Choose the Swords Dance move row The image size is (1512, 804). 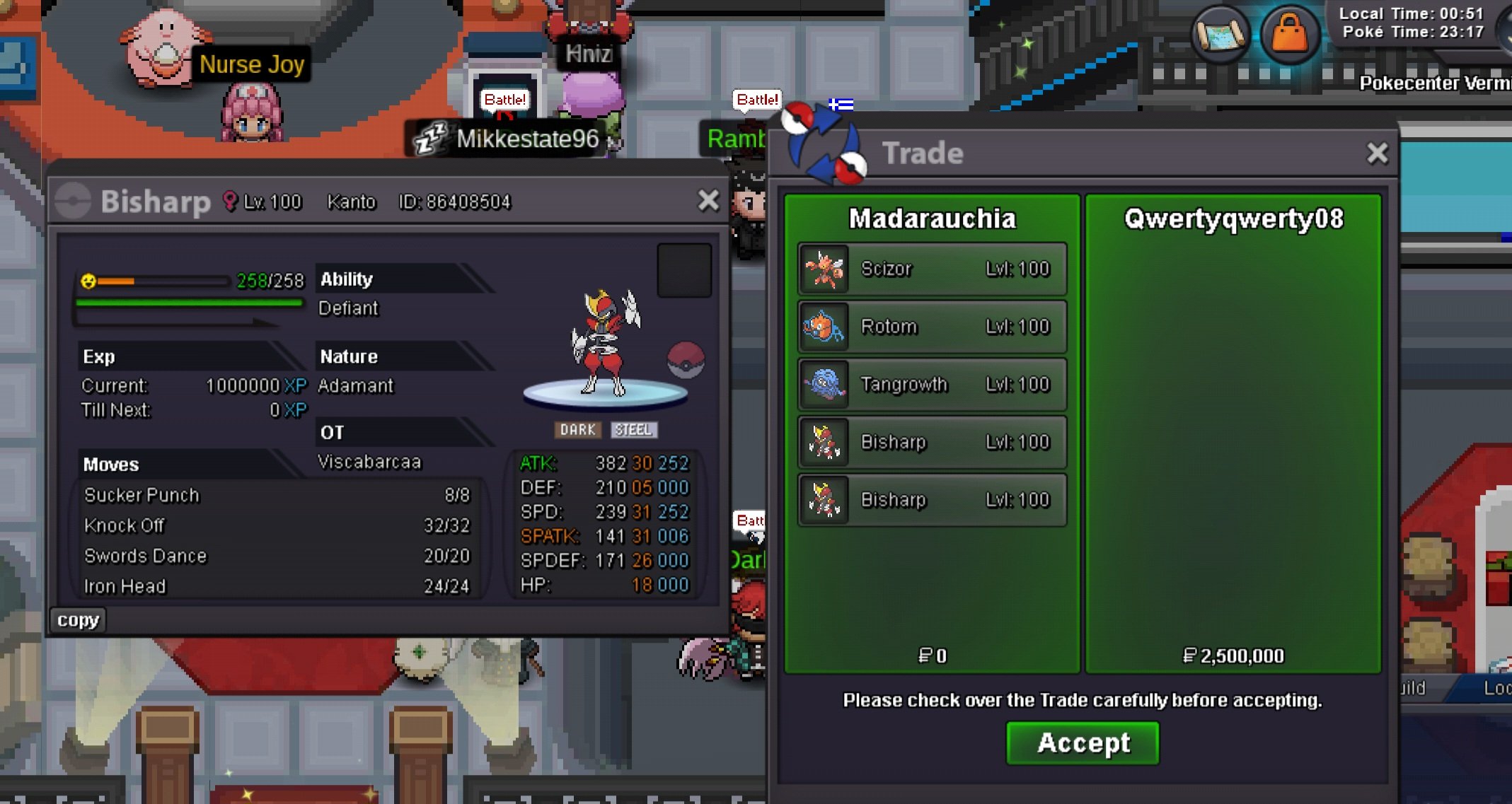pyautogui.click(x=276, y=556)
